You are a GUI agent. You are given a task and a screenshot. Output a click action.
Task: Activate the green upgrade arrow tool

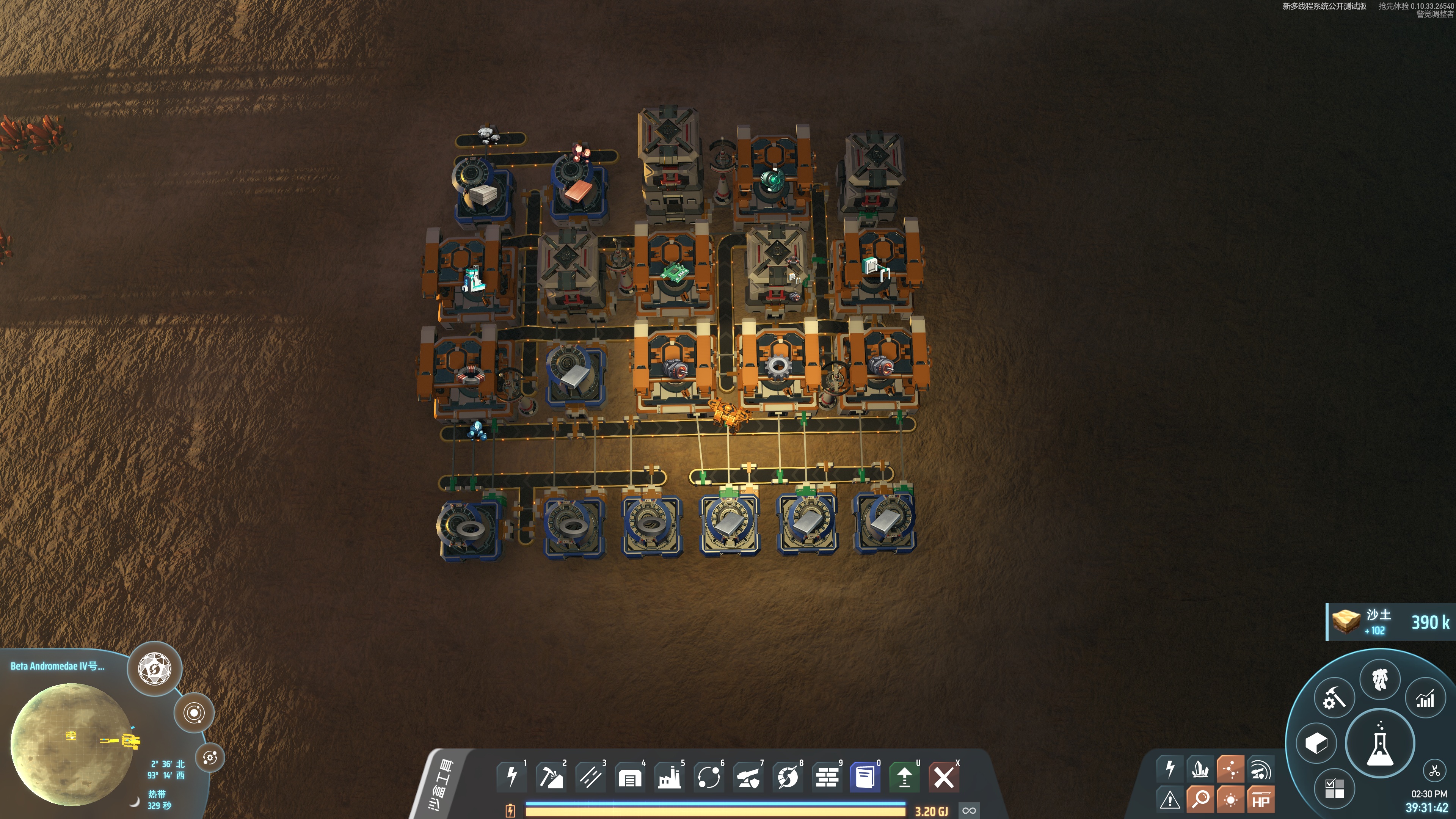coord(904,777)
